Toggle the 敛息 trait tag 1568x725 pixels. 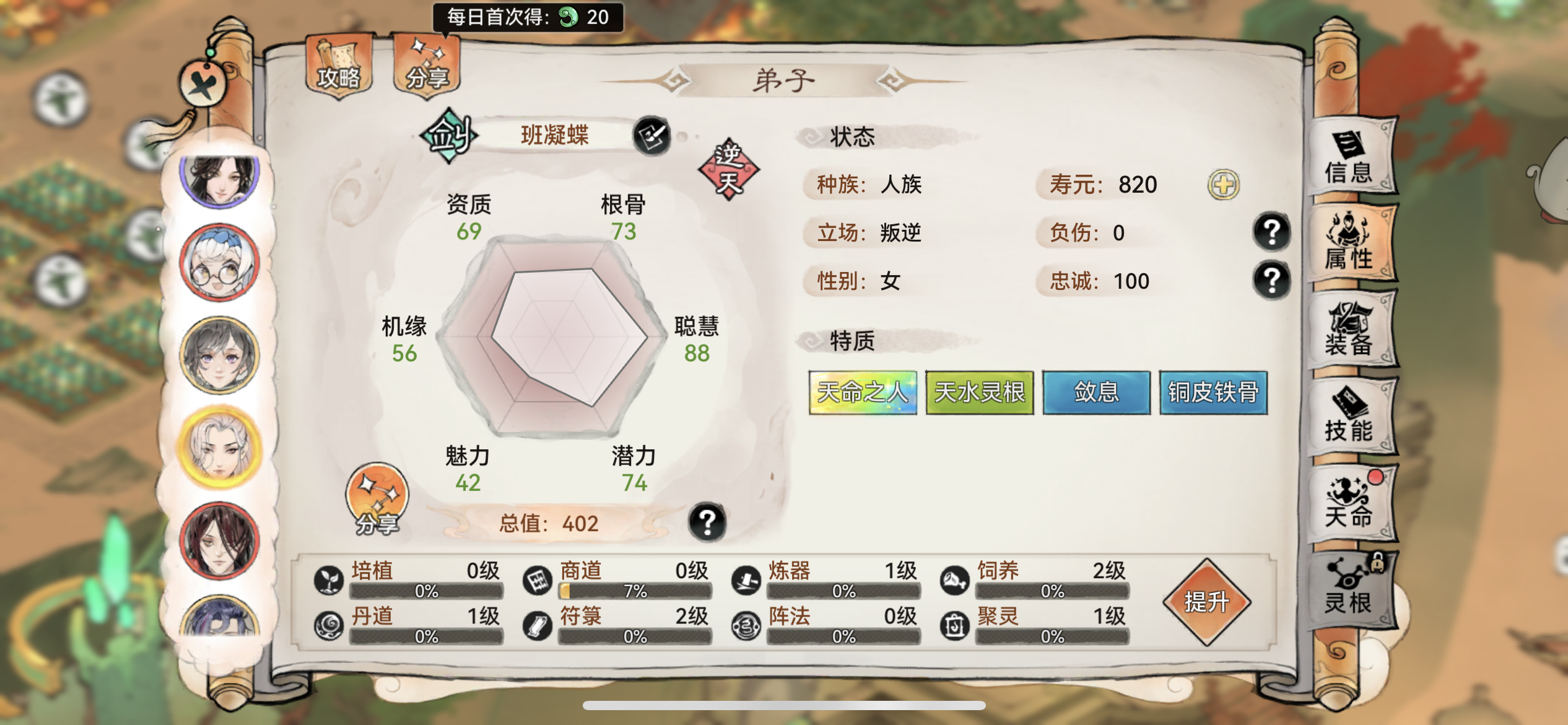1096,393
